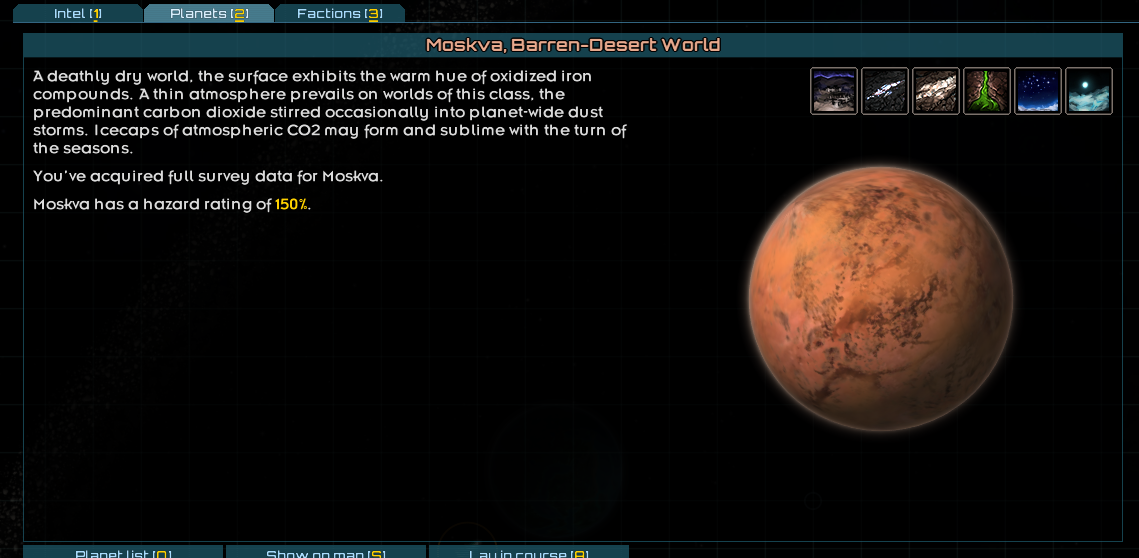This screenshot has width=1139, height=558.
Task: Lay in course to Moskva
Action: [x=529, y=553]
